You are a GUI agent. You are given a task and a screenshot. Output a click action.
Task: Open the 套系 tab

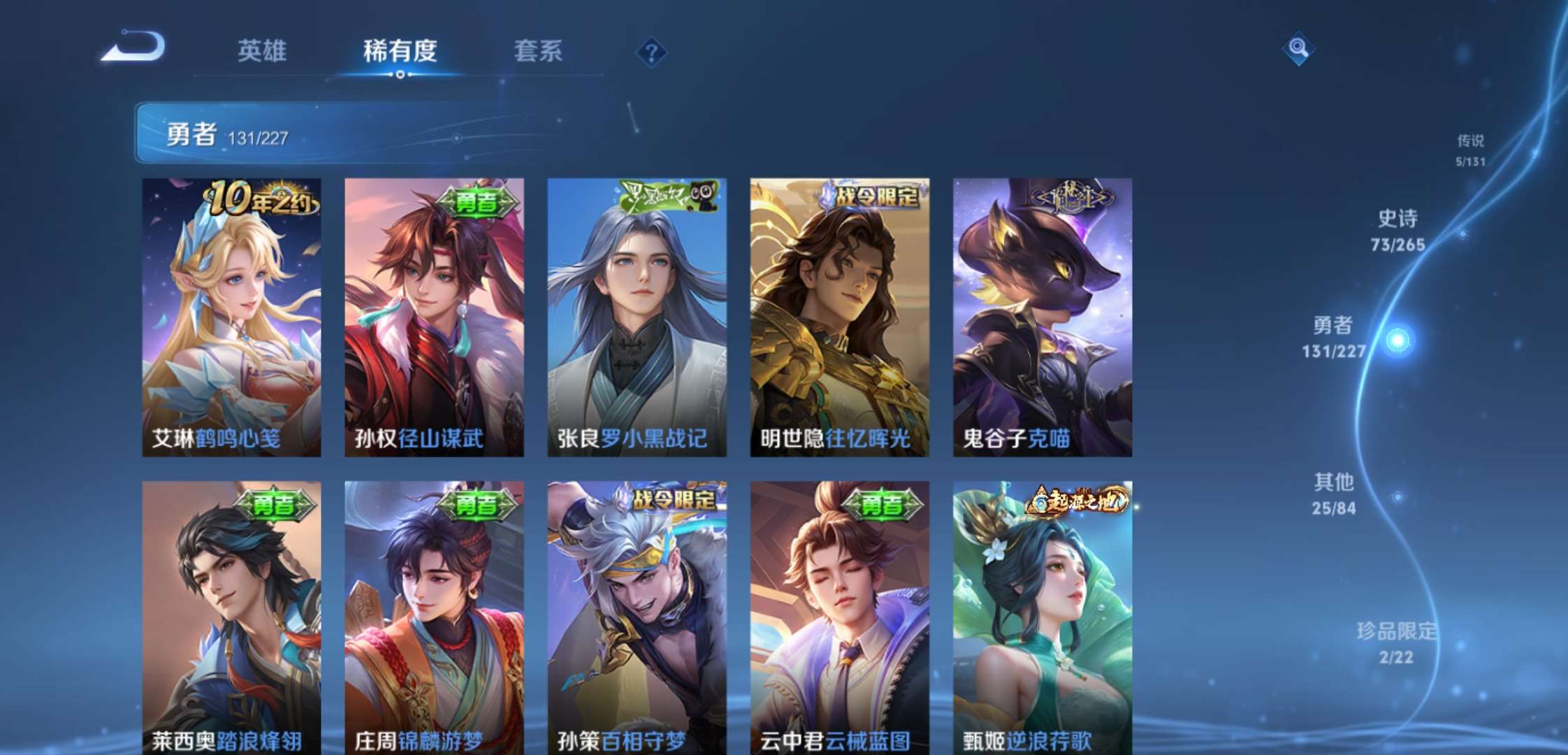pos(538,51)
